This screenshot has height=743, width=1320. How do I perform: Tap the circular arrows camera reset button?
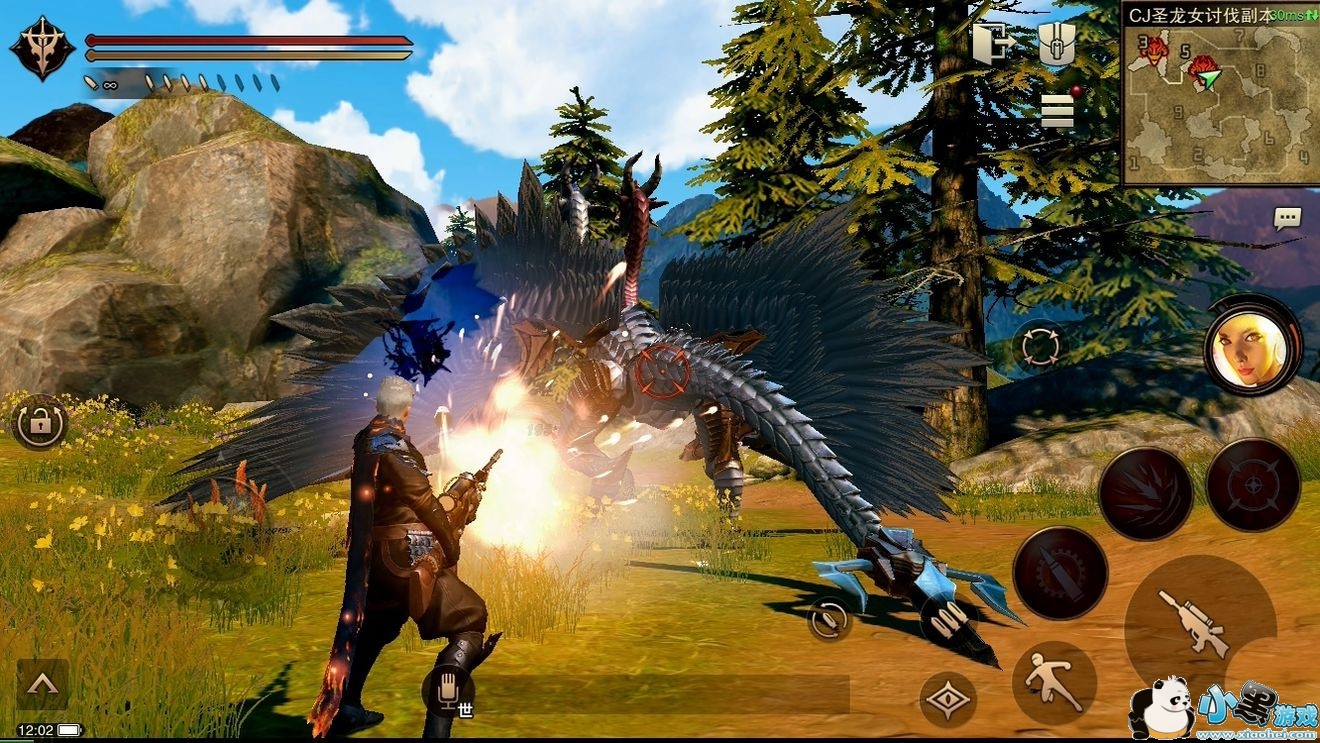[x=1039, y=347]
